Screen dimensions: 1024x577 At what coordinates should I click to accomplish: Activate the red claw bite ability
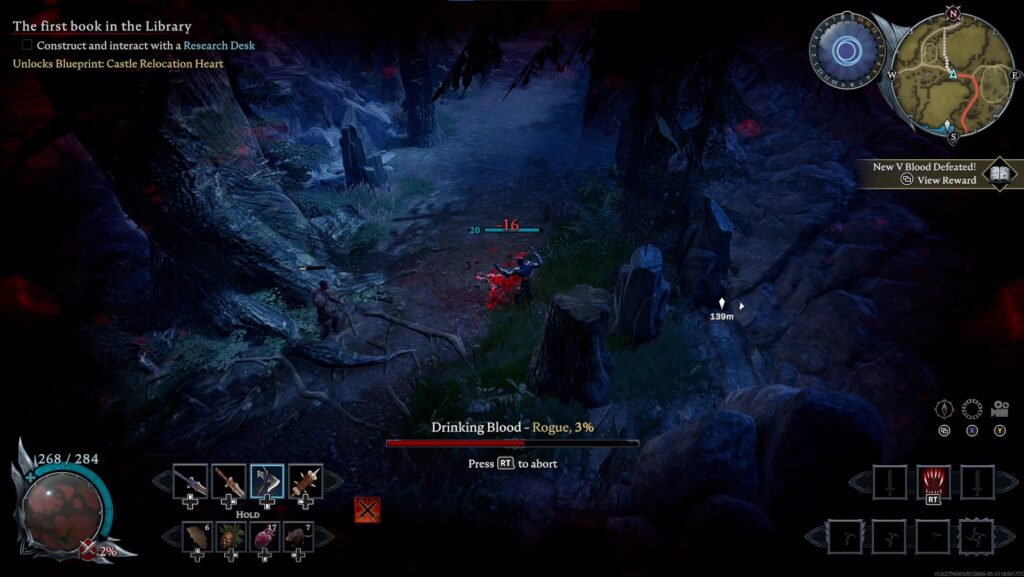click(932, 482)
